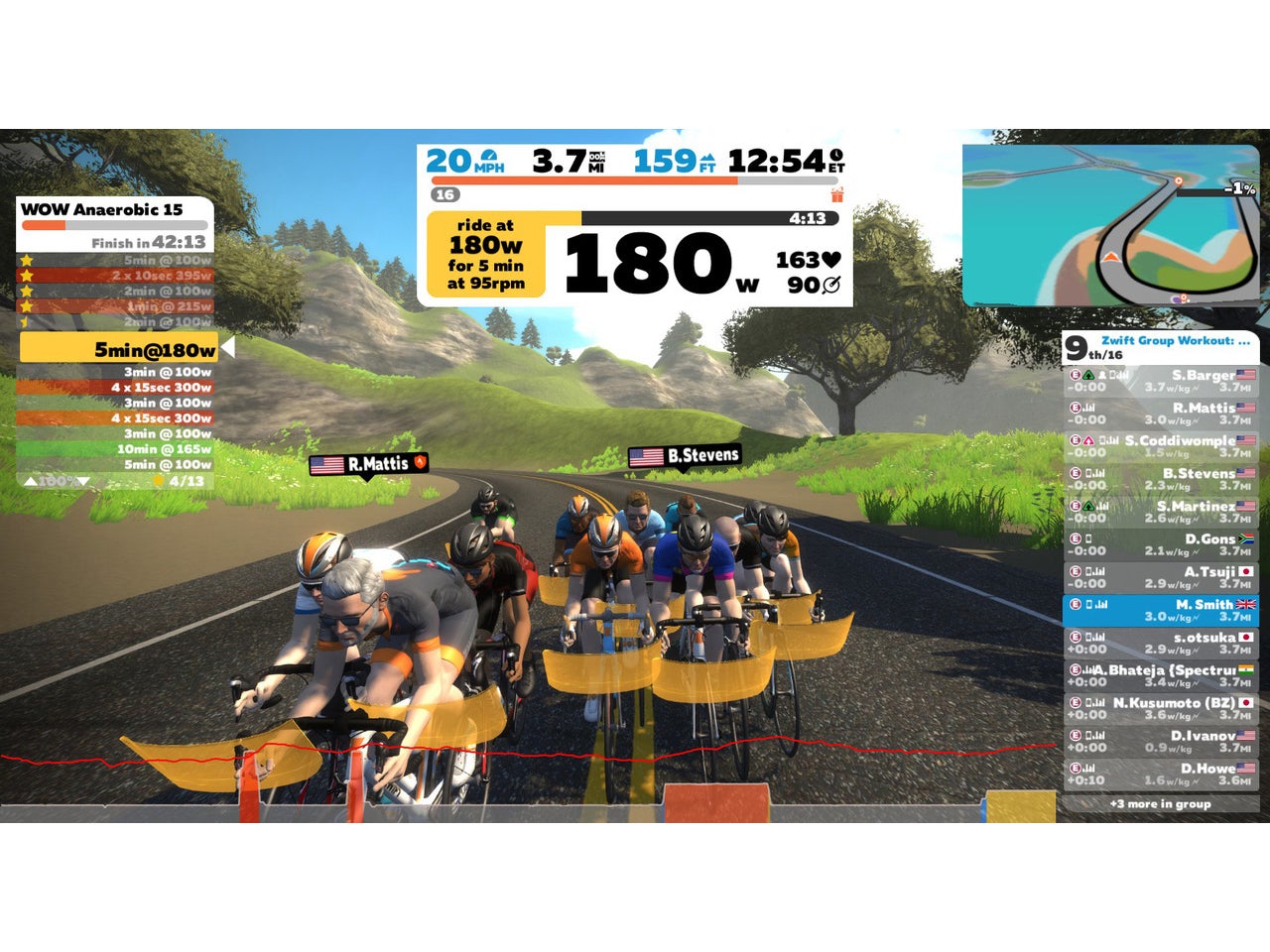Click the minimap in the corner
The width and height of the screenshot is (1270, 952).
pos(1109,225)
